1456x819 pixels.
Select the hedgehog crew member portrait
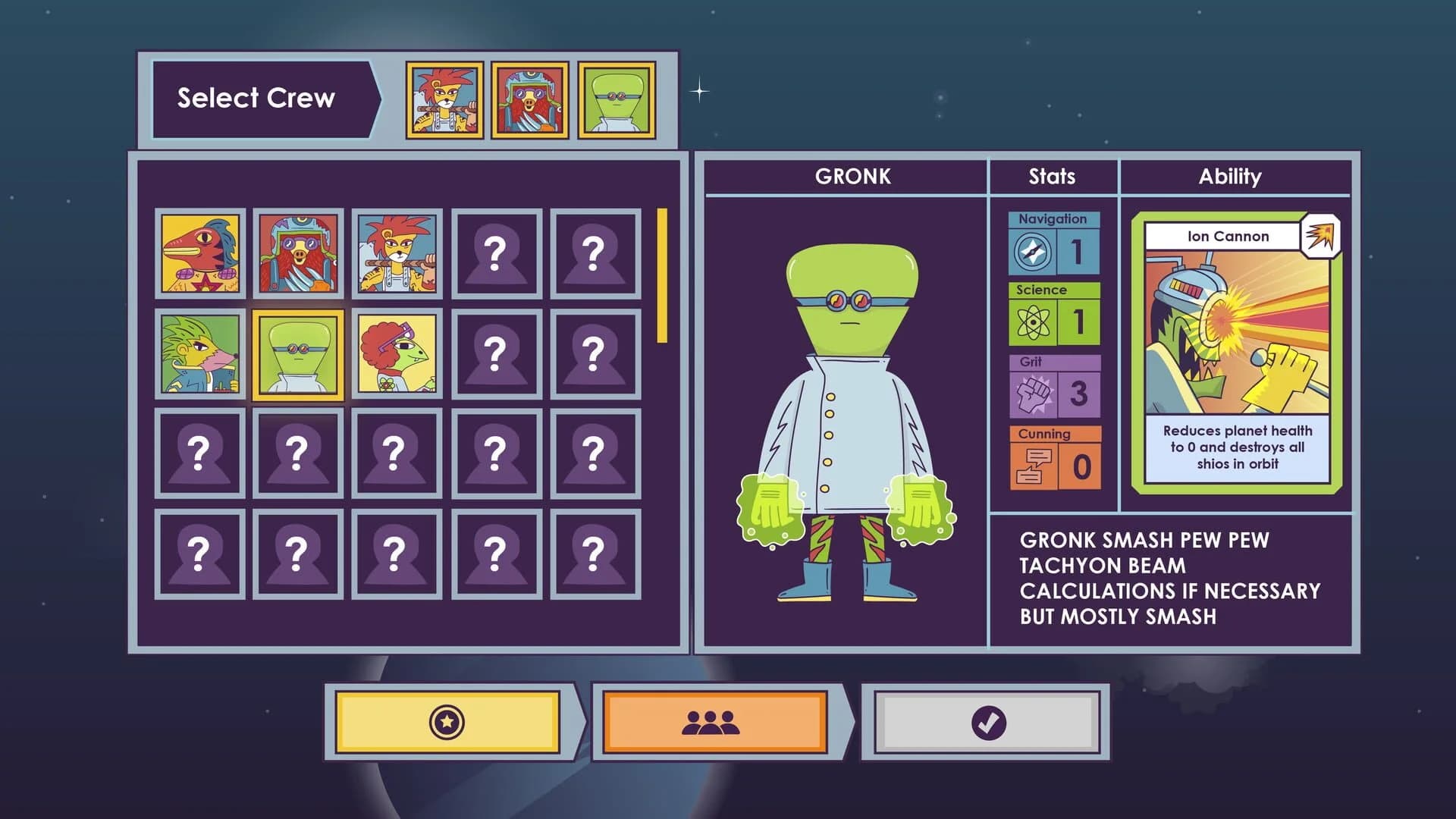[199, 353]
